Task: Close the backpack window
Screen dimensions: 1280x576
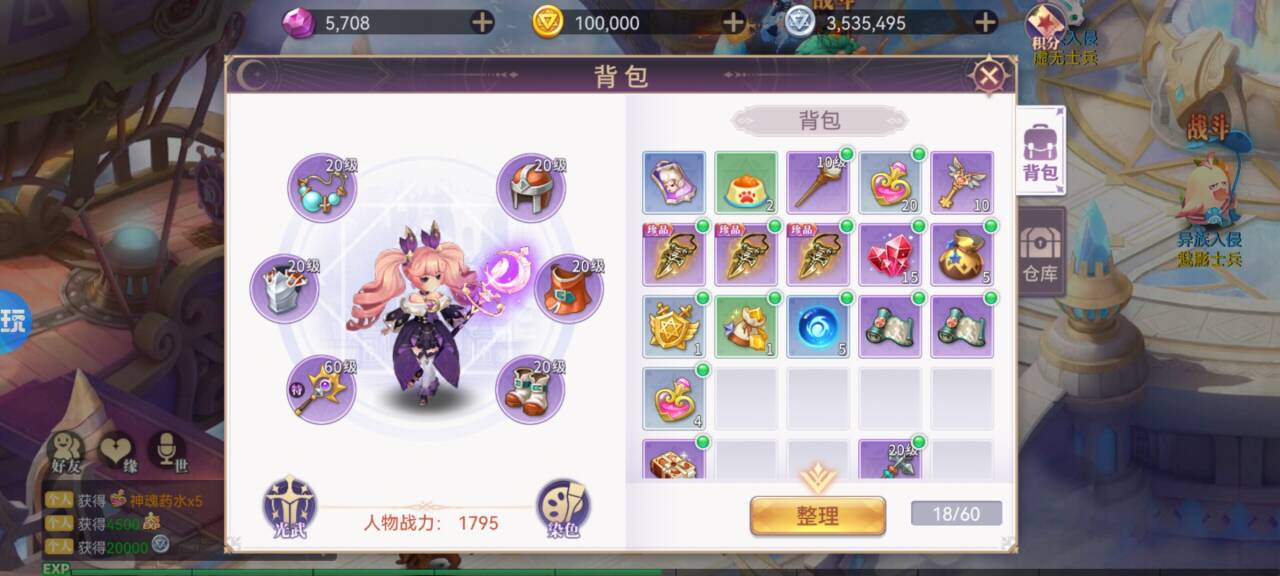Action: pos(989,76)
